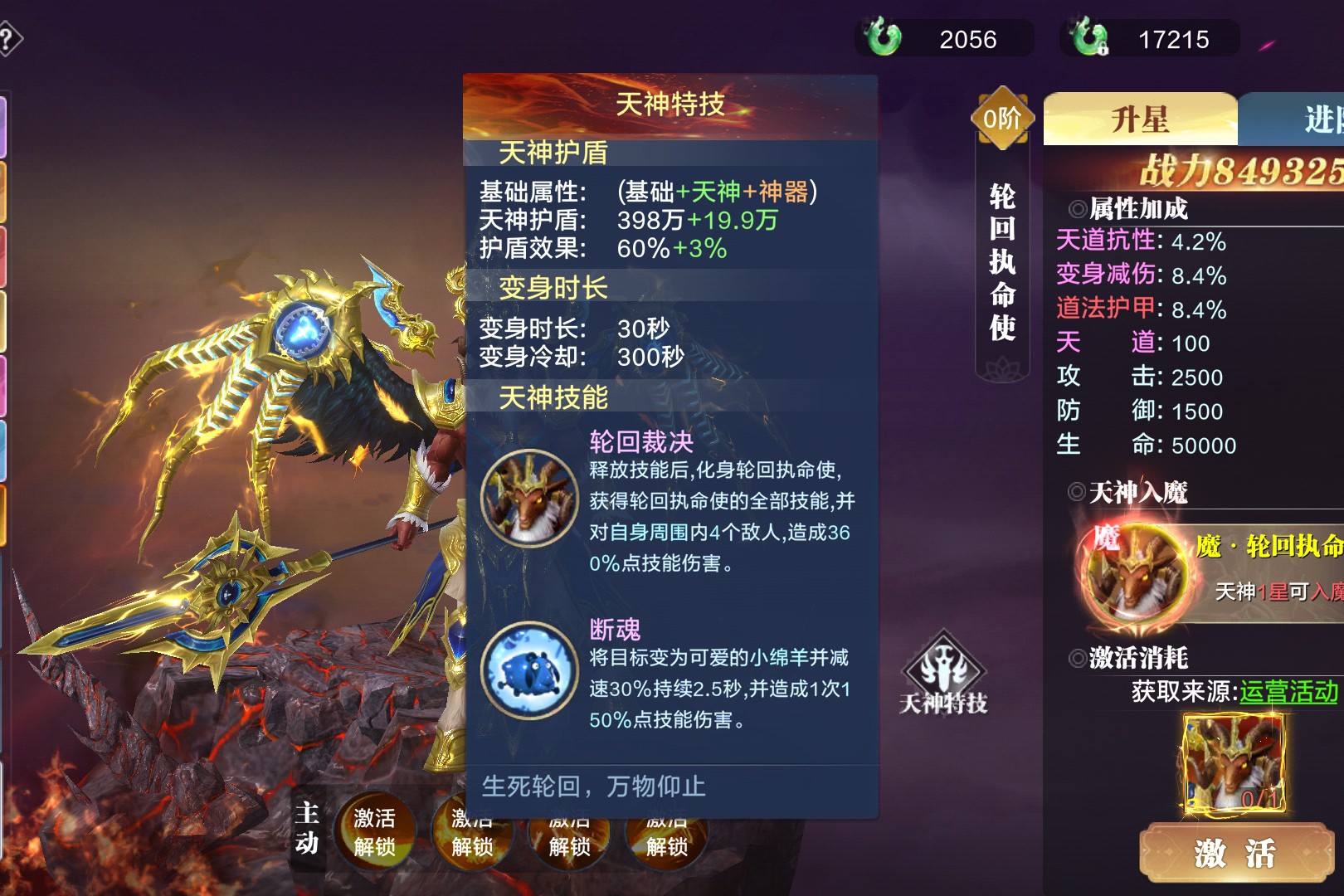1344x896 pixels.
Task: Open the question mark help button
Action: tap(8, 39)
